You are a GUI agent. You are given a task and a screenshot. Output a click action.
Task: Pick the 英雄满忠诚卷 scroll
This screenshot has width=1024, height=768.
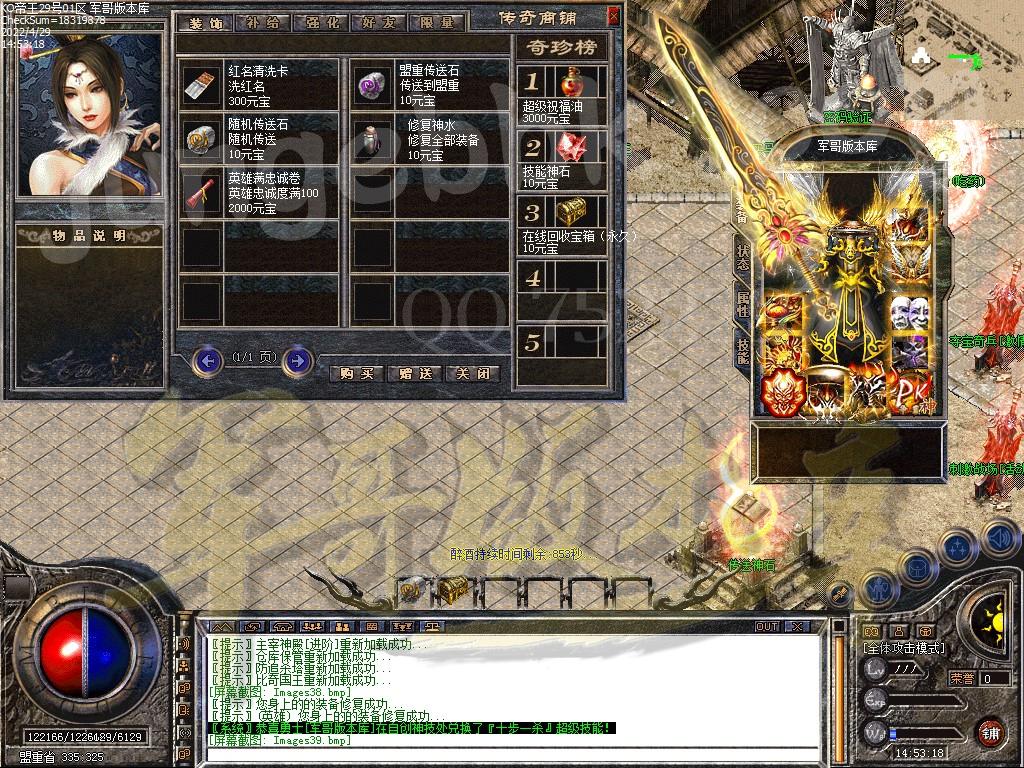(202, 193)
